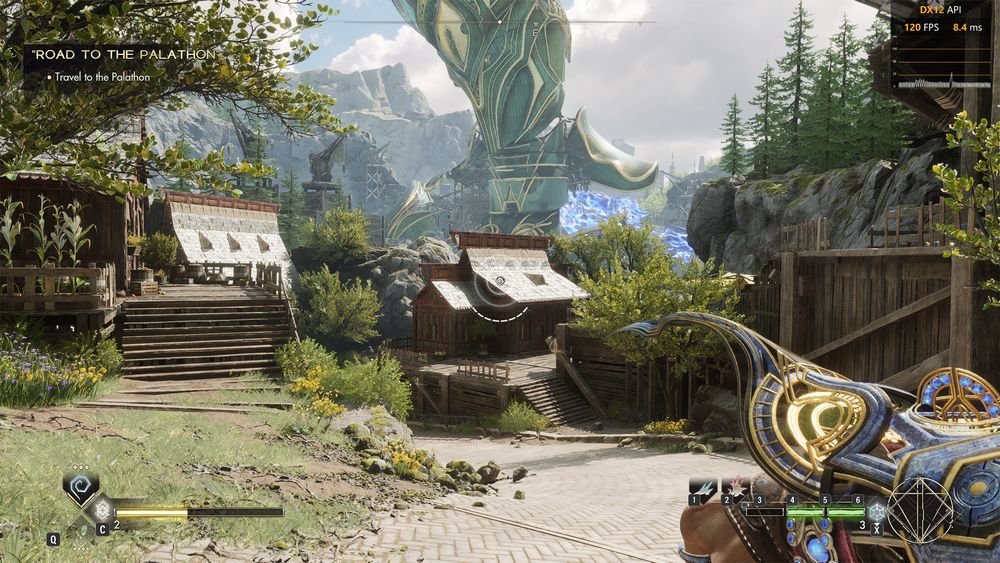Use the hexagonal crystal item beside the yellow bar
The image size is (1000, 563).
101,511
